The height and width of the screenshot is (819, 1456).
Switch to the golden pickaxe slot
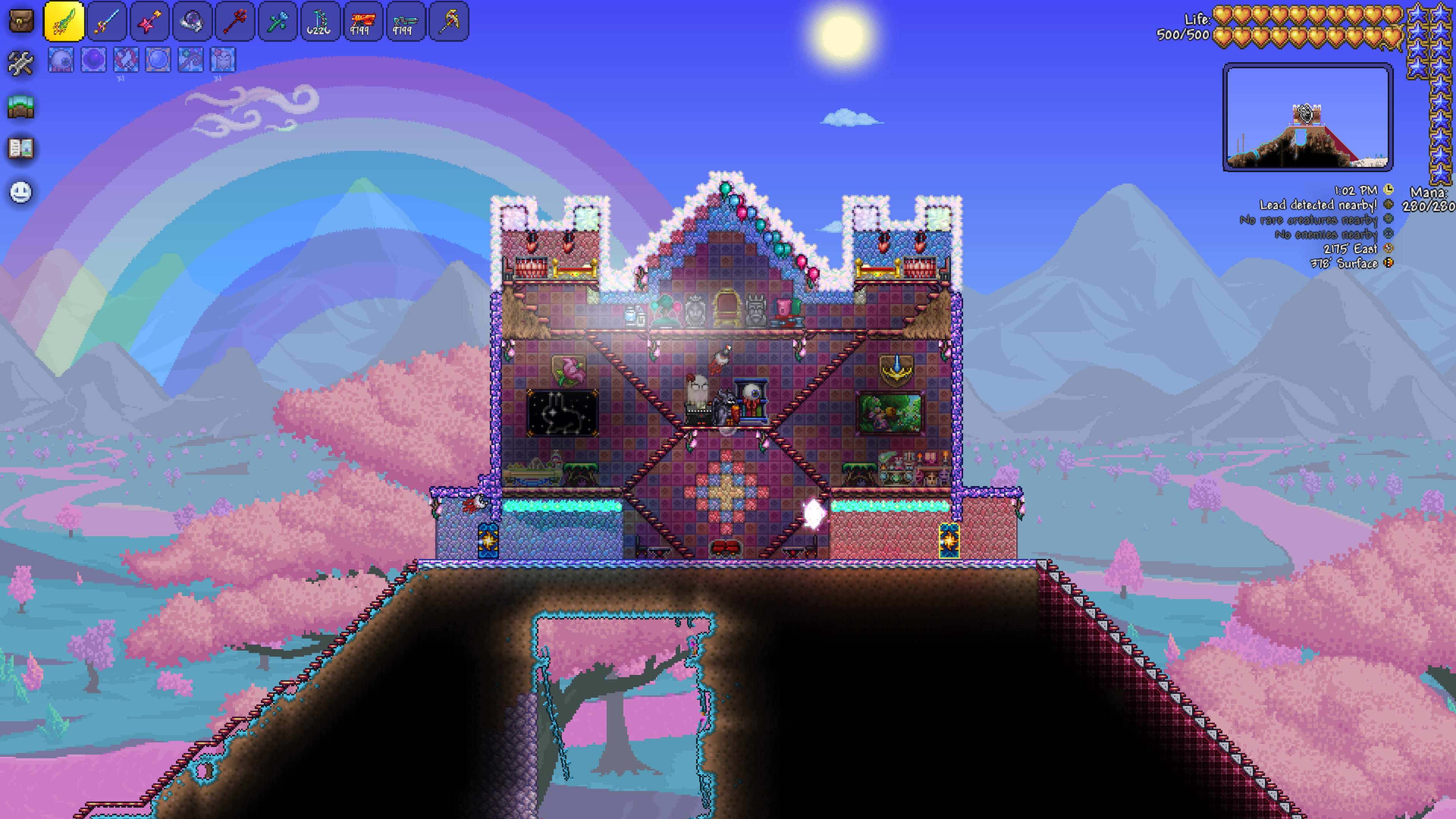click(448, 22)
